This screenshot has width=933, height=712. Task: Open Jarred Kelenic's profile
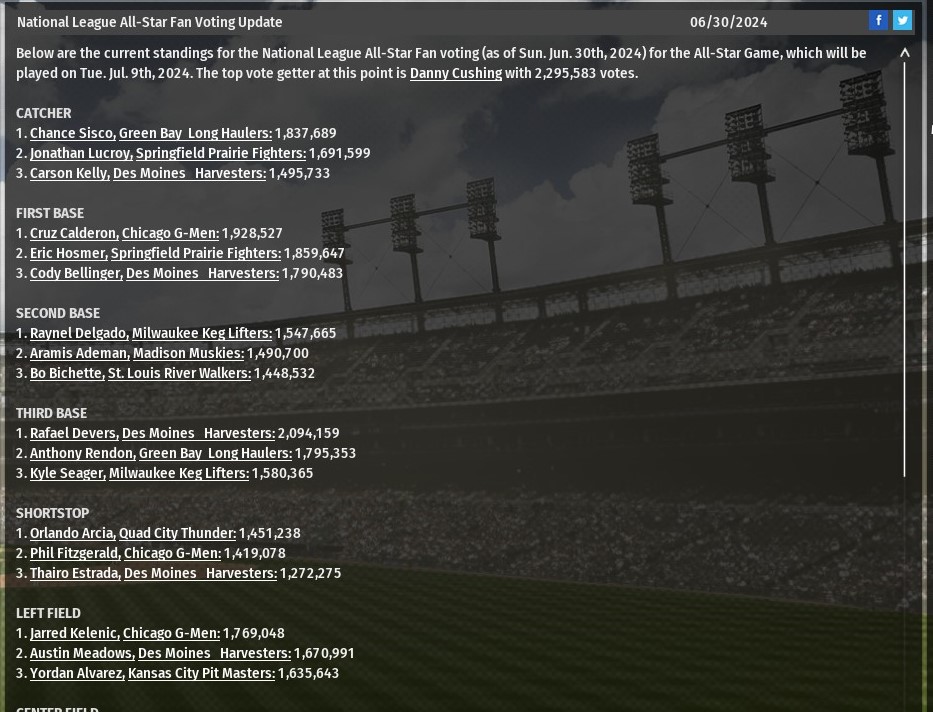(74, 633)
